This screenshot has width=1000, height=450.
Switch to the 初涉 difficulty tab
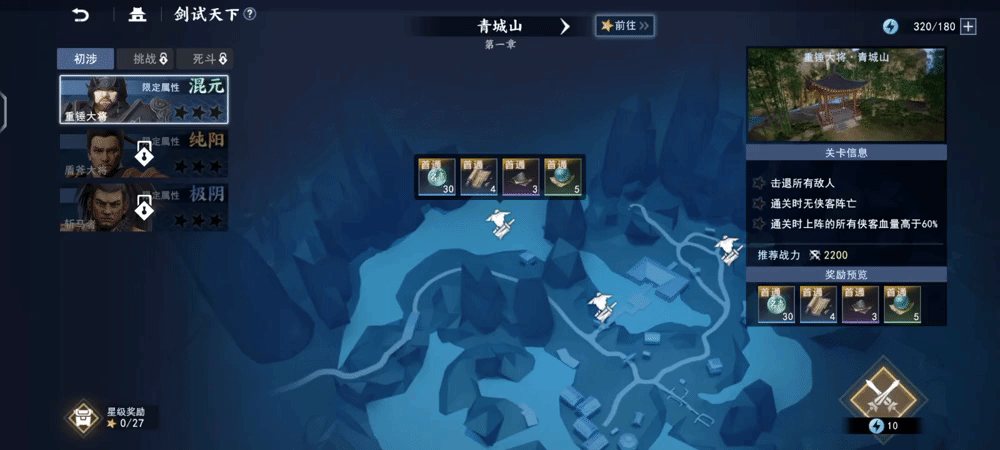click(x=86, y=59)
